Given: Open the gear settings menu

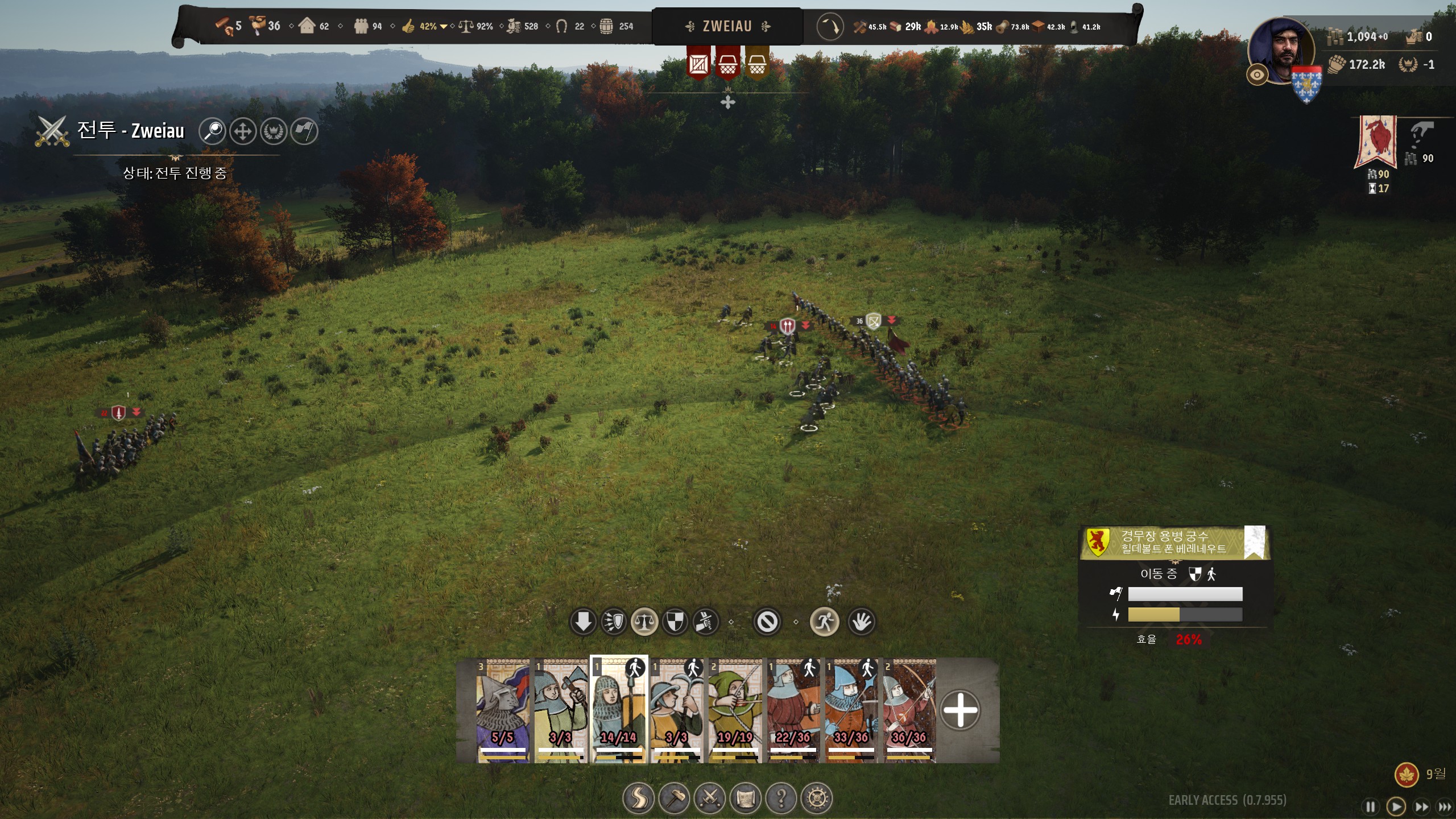Looking at the screenshot, I should [x=817, y=799].
